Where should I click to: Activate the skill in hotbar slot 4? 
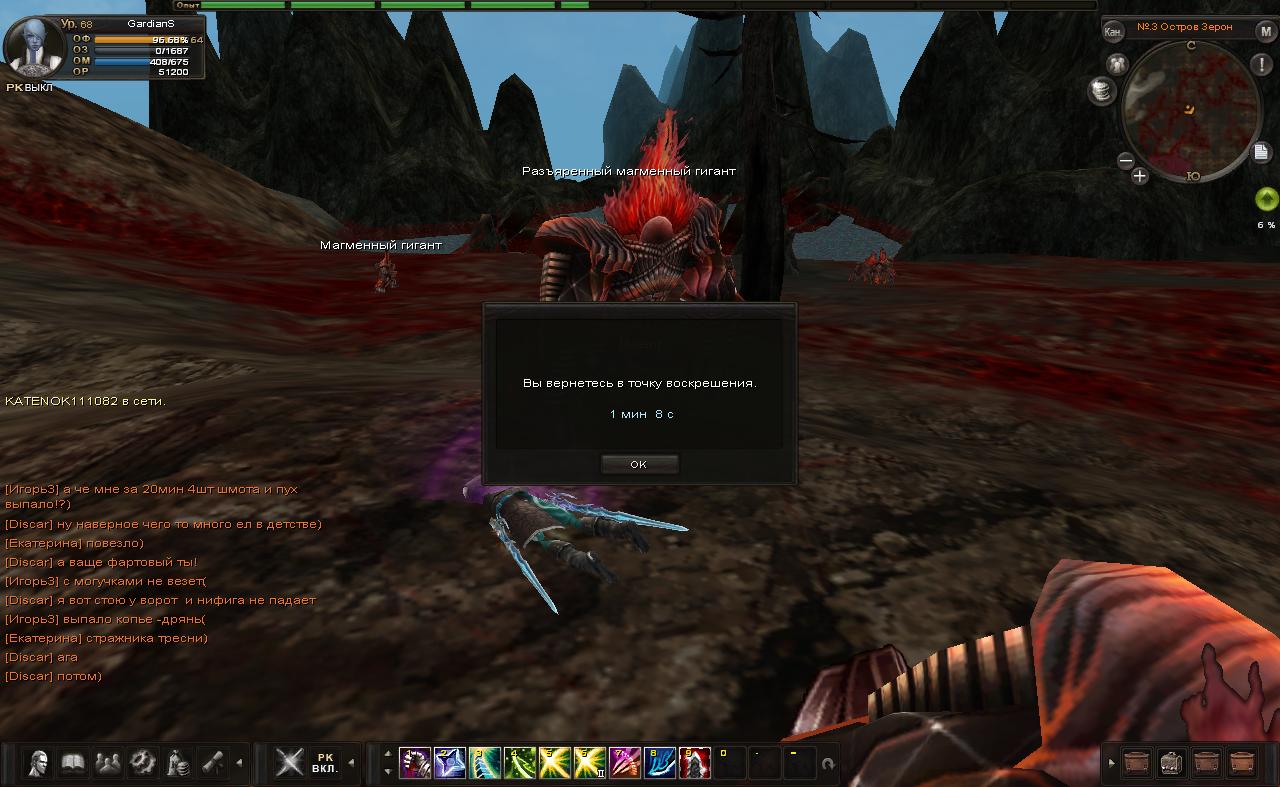pyautogui.click(x=519, y=763)
